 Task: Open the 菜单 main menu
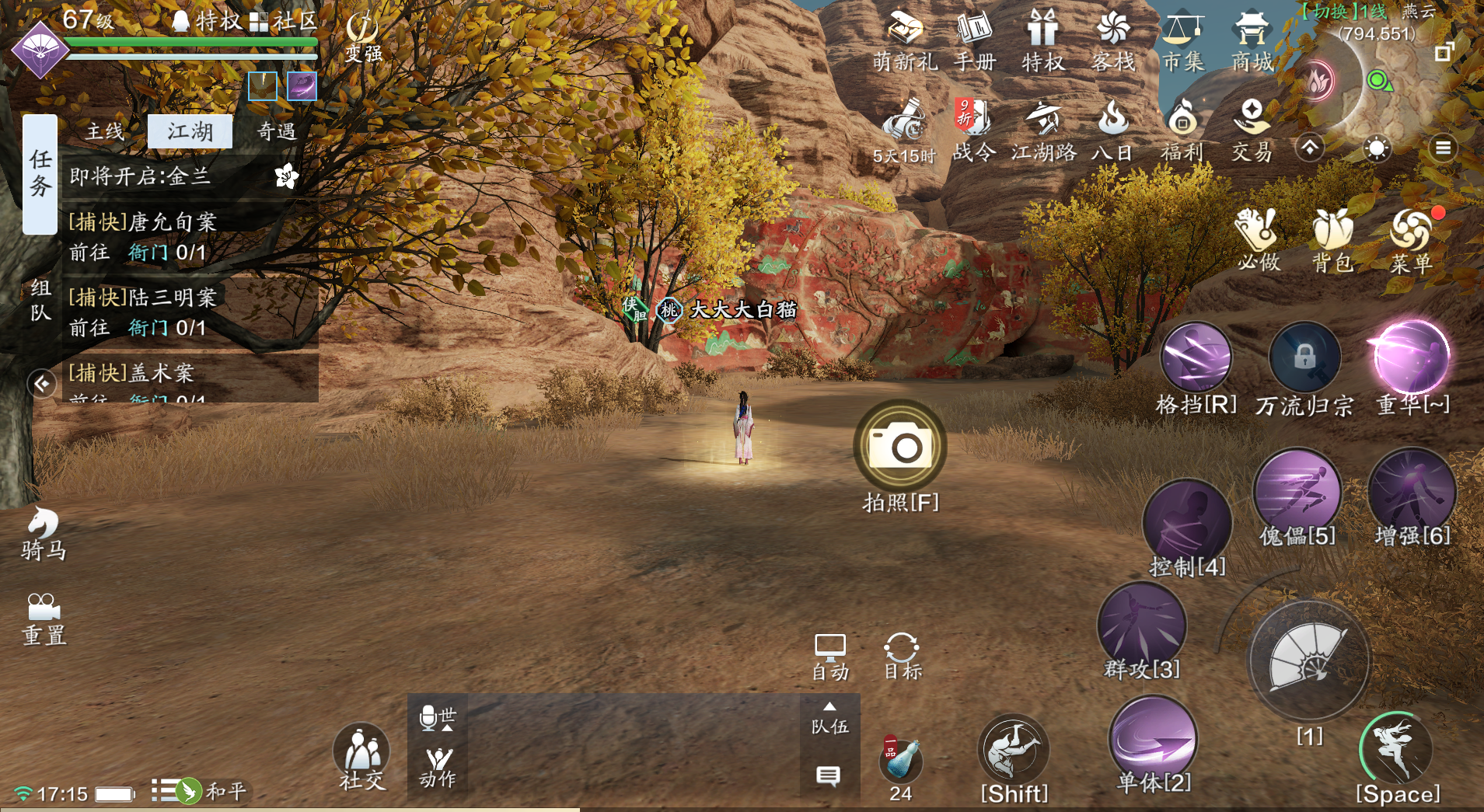[1411, 241]
